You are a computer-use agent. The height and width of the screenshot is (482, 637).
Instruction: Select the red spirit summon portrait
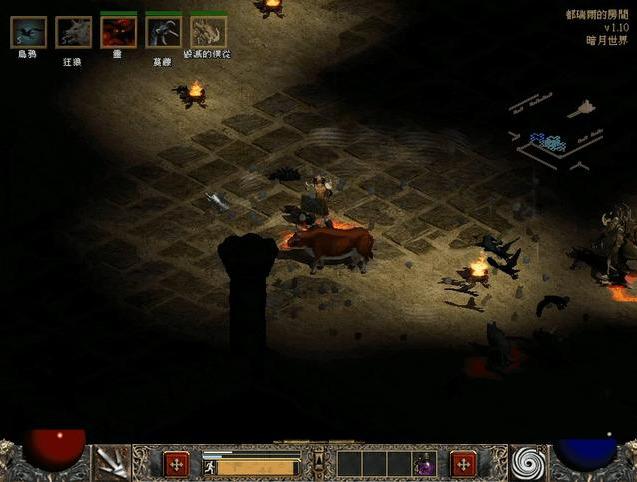tap(118, 32)
